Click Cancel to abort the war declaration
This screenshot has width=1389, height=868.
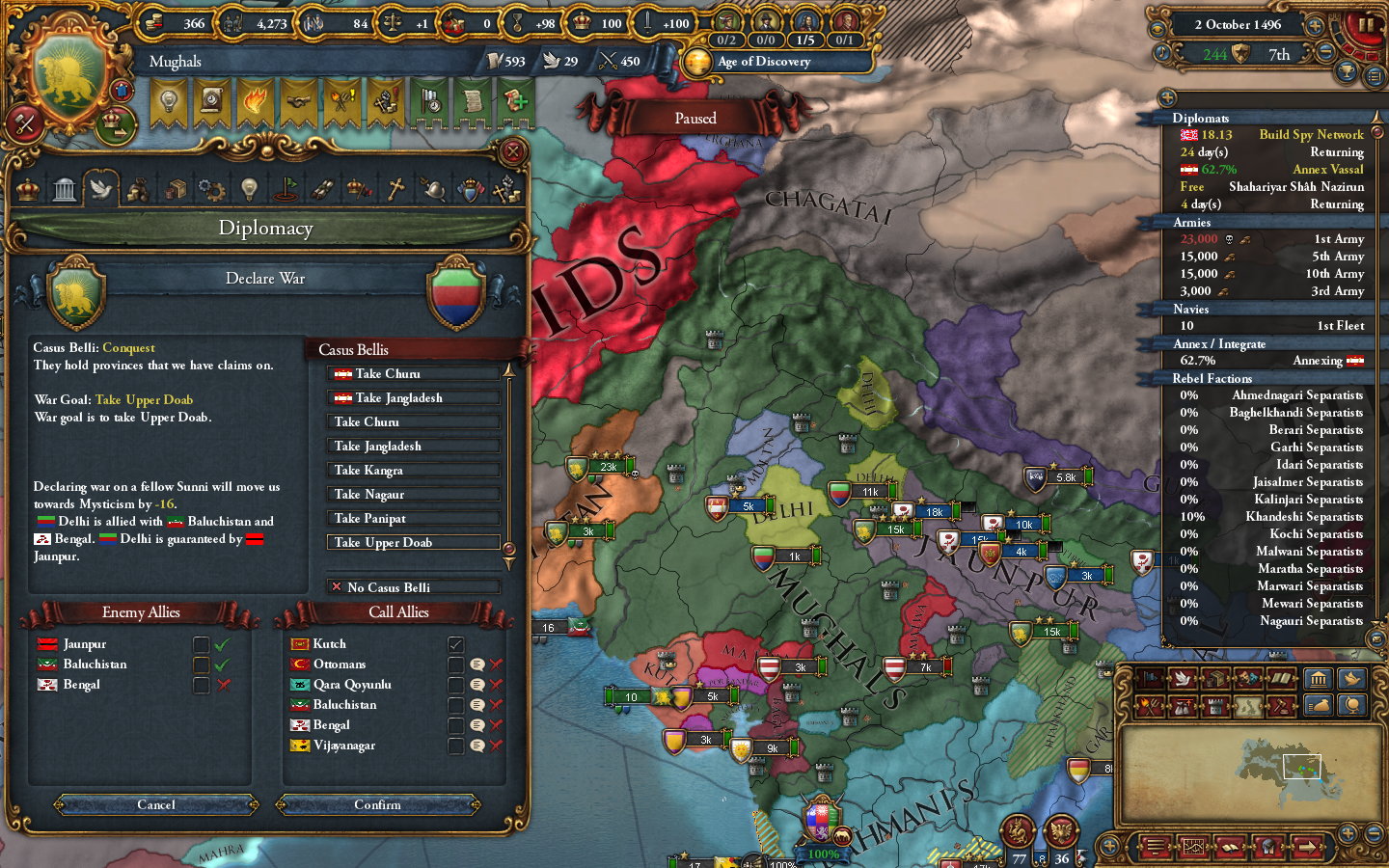tap(154, 804)
